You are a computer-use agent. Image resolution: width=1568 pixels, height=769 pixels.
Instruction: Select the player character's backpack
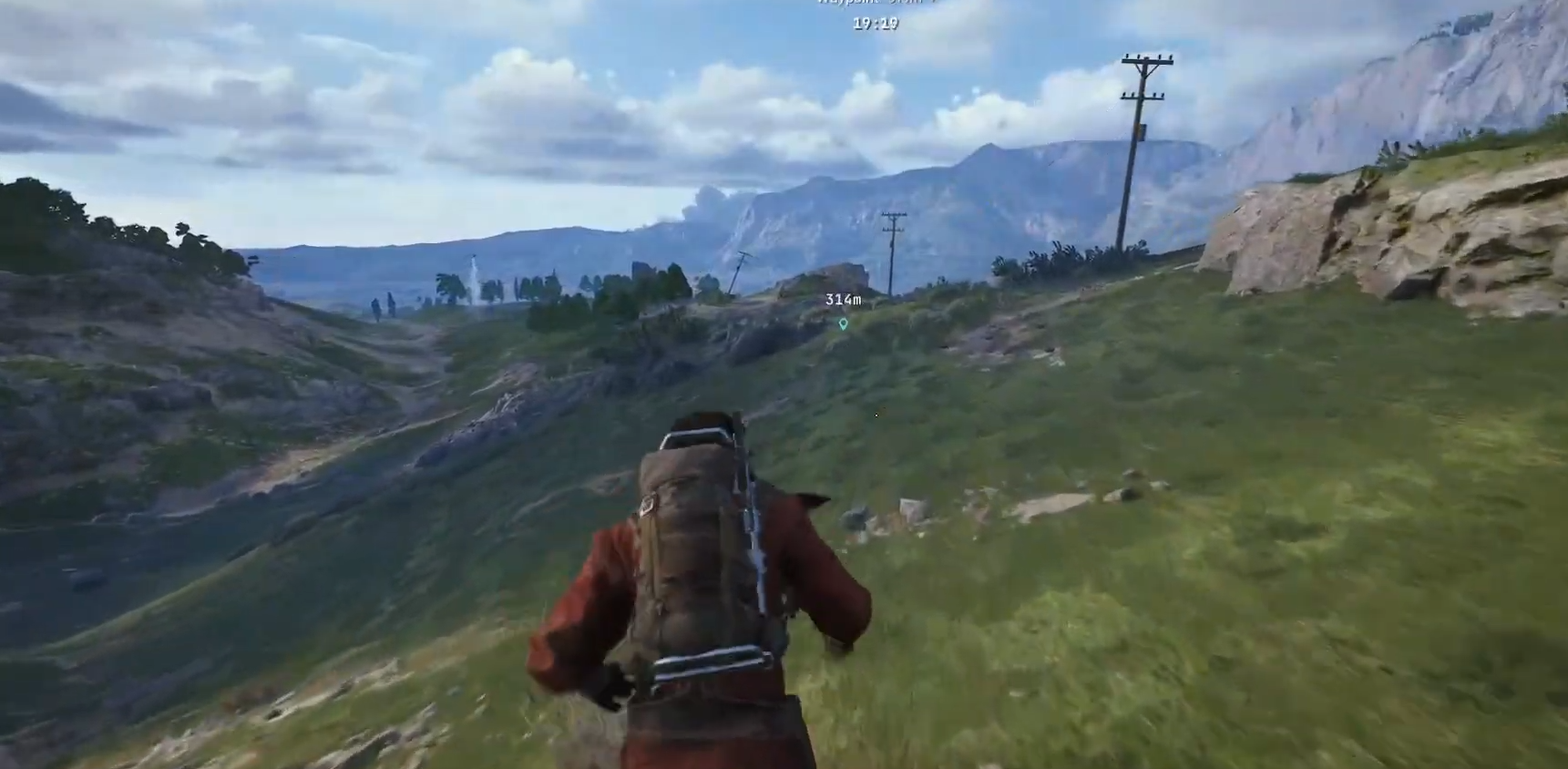(692, 547)
